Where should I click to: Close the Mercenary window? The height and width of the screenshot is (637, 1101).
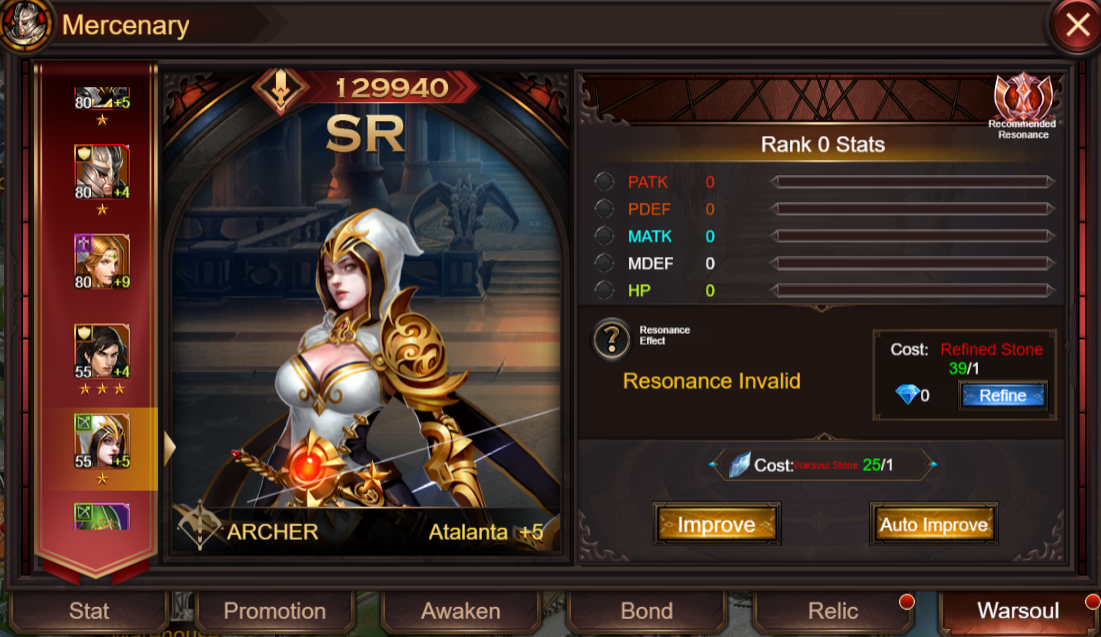click(x=1077, y=26)
